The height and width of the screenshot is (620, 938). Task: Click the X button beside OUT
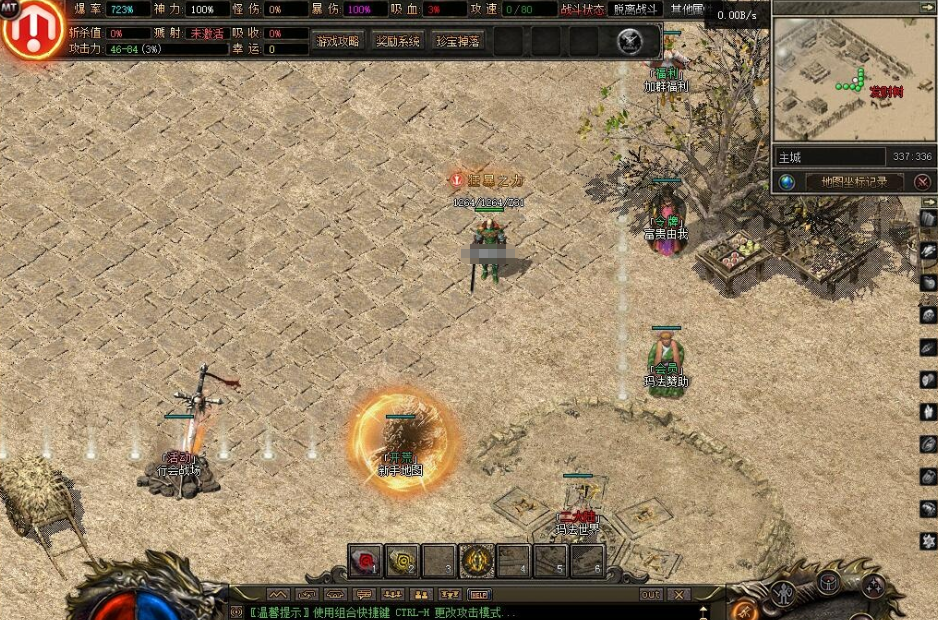pos(679,595)
